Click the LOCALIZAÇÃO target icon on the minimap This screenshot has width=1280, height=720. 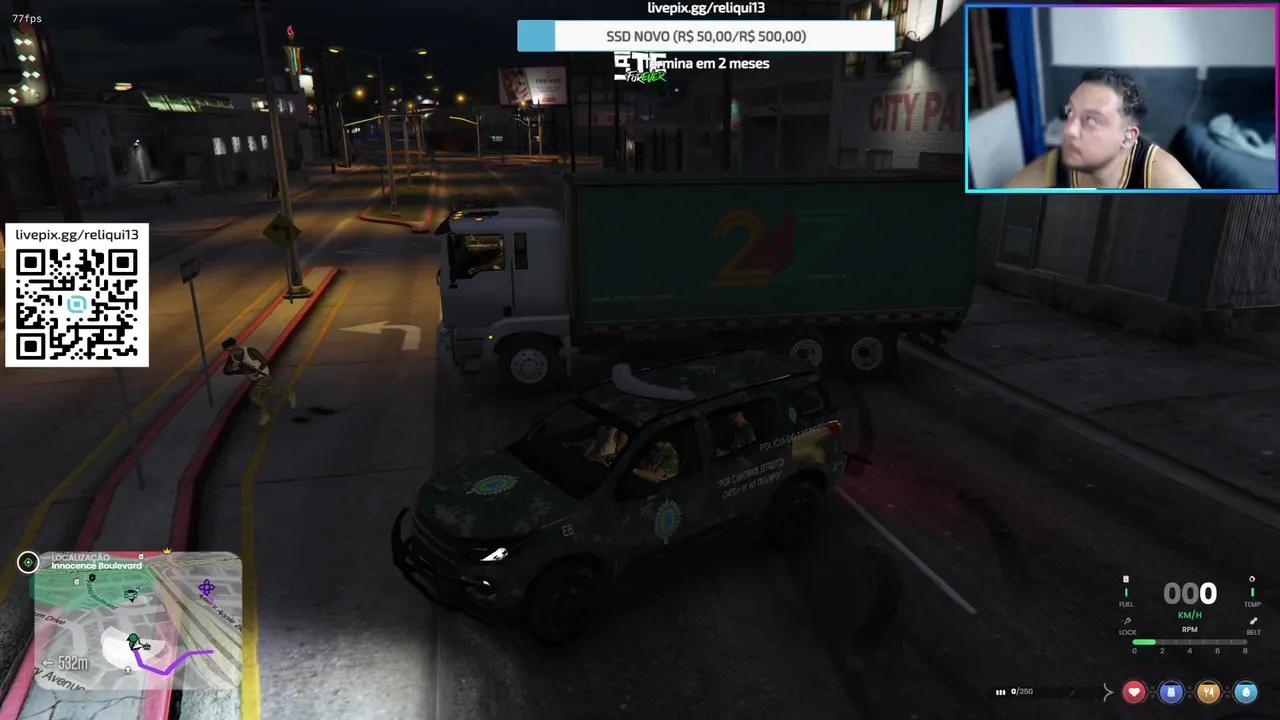pos(28,561)
